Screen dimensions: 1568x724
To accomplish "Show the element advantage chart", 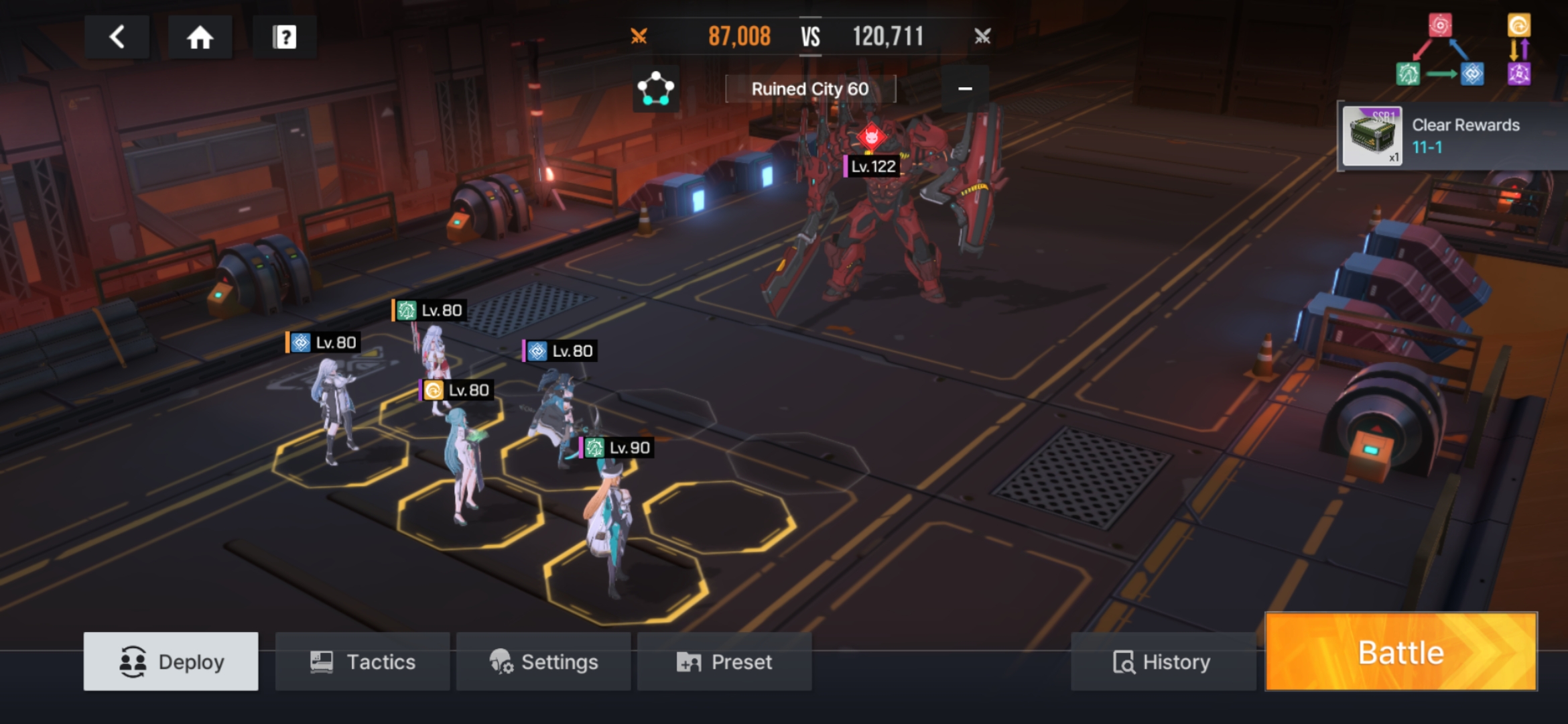I will coord(1463,50).
